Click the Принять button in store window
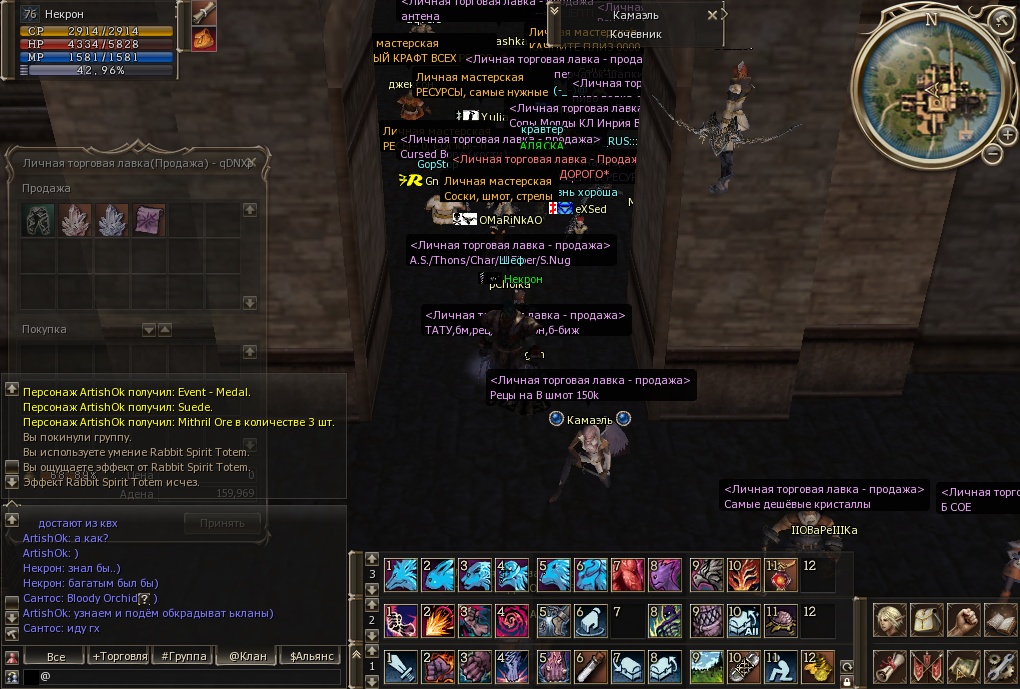The height and width of the screenshot is (689, 1020). [222, 522]
